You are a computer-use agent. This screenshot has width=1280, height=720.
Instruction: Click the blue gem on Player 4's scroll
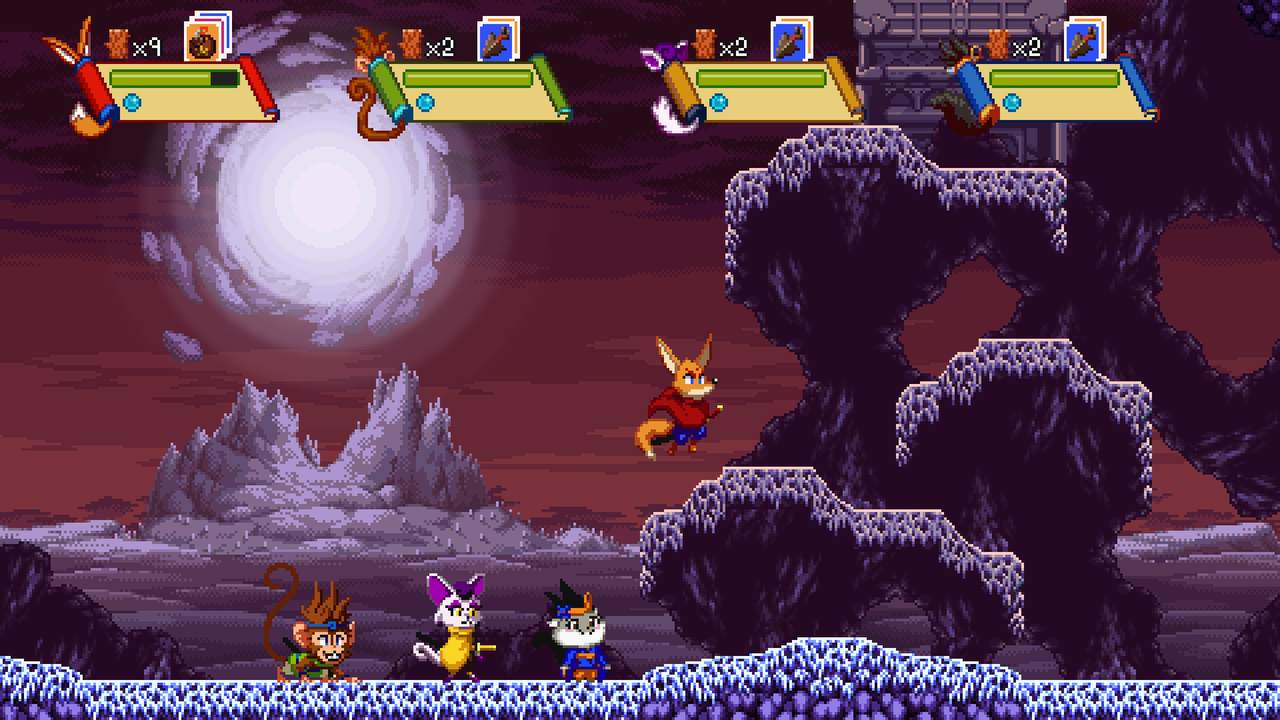click(1011, 102)
